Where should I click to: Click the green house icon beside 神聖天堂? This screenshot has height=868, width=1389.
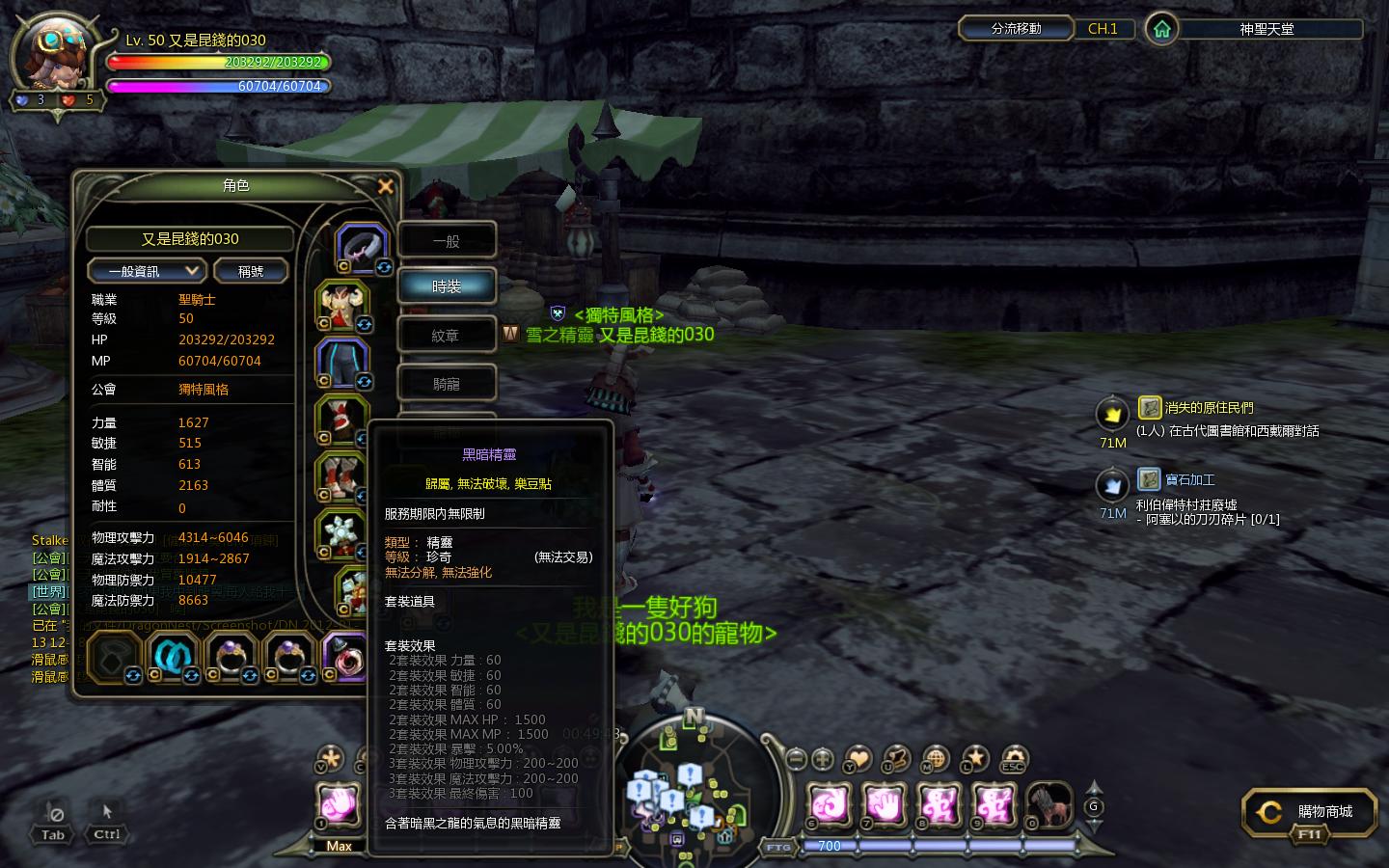[1162, 29]
